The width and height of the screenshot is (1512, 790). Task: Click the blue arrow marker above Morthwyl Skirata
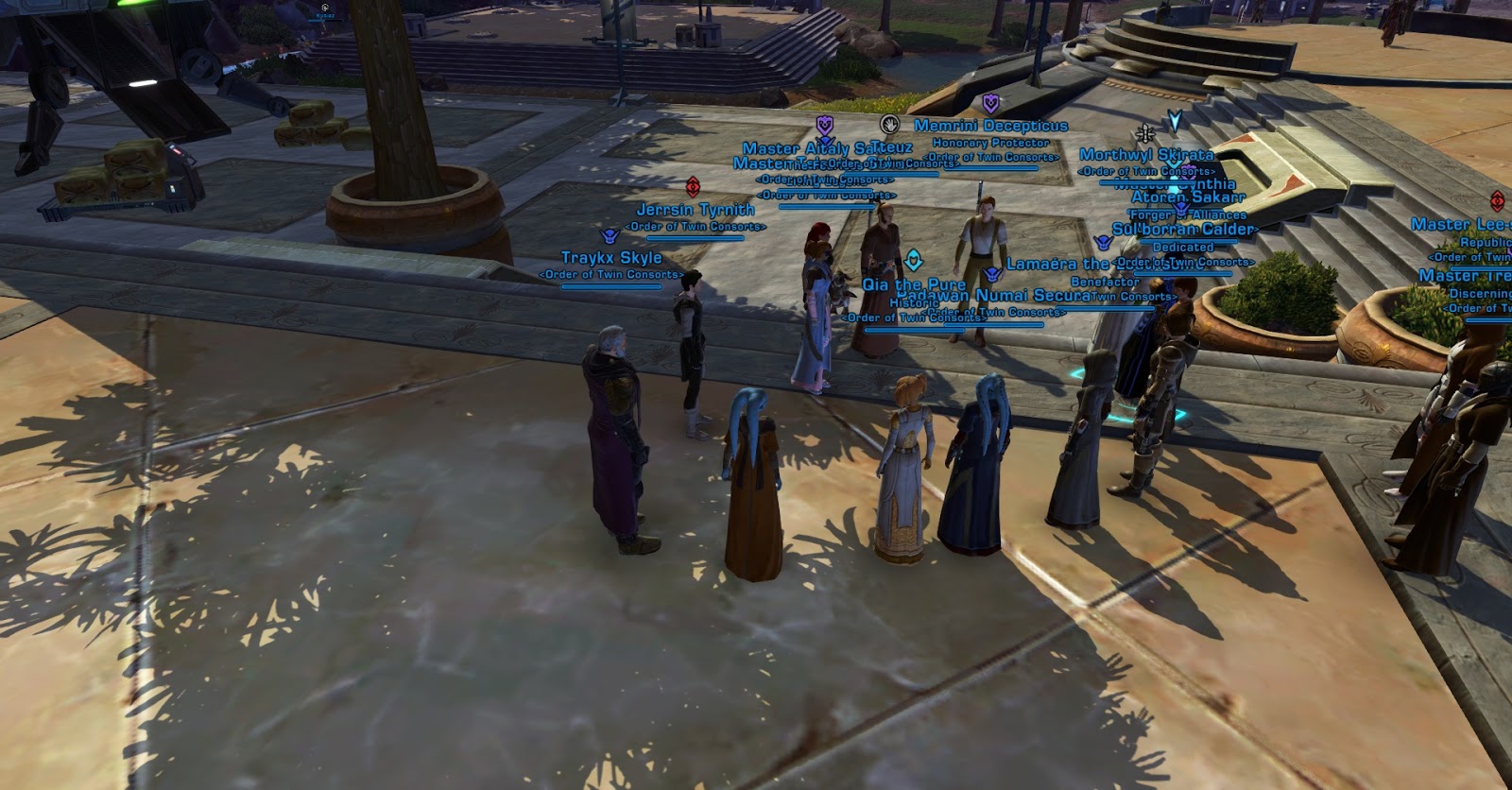[1175, 121]
